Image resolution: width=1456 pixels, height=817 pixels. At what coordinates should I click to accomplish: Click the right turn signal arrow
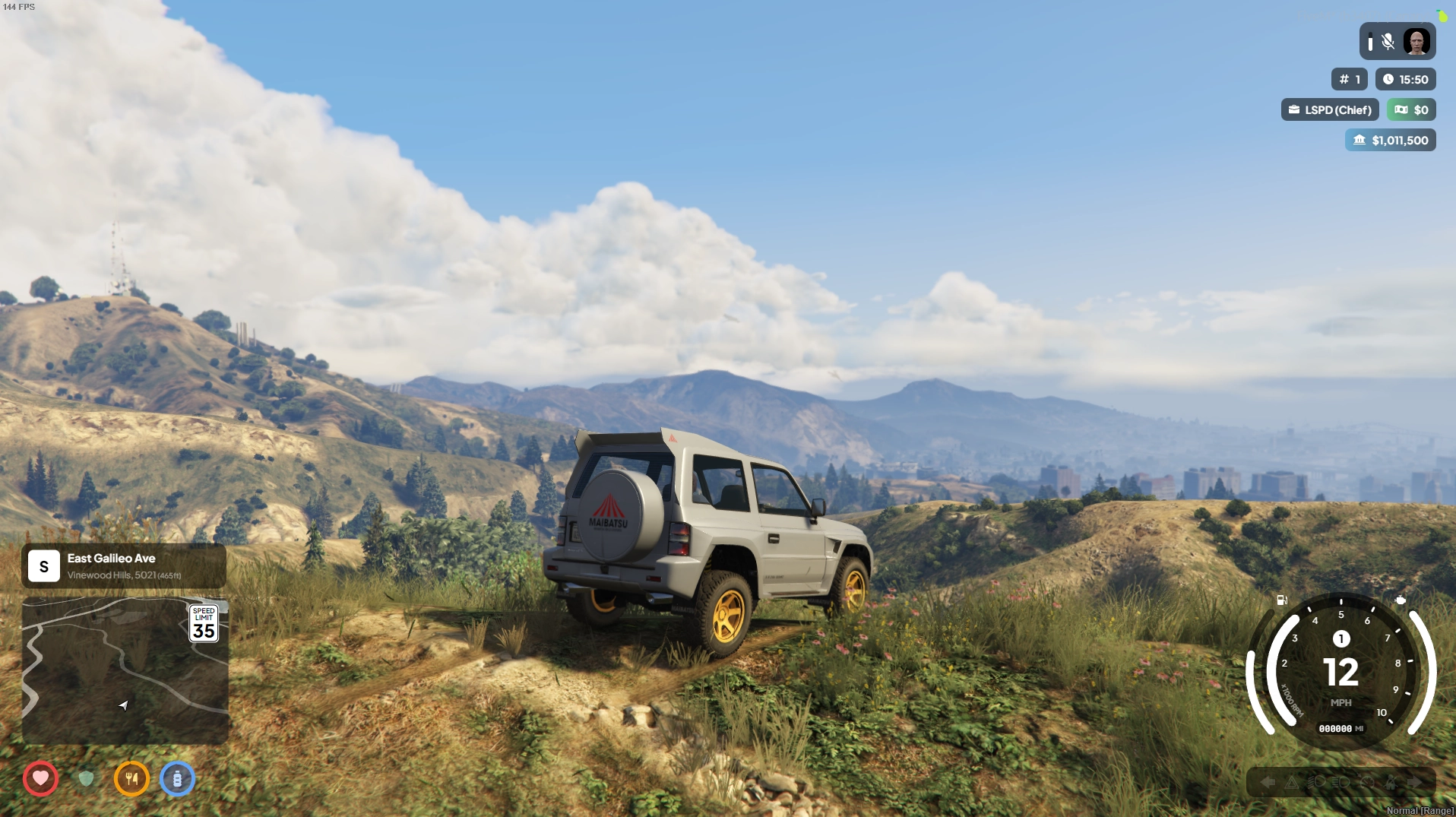pyautogui.click(x=1414, y=782)
